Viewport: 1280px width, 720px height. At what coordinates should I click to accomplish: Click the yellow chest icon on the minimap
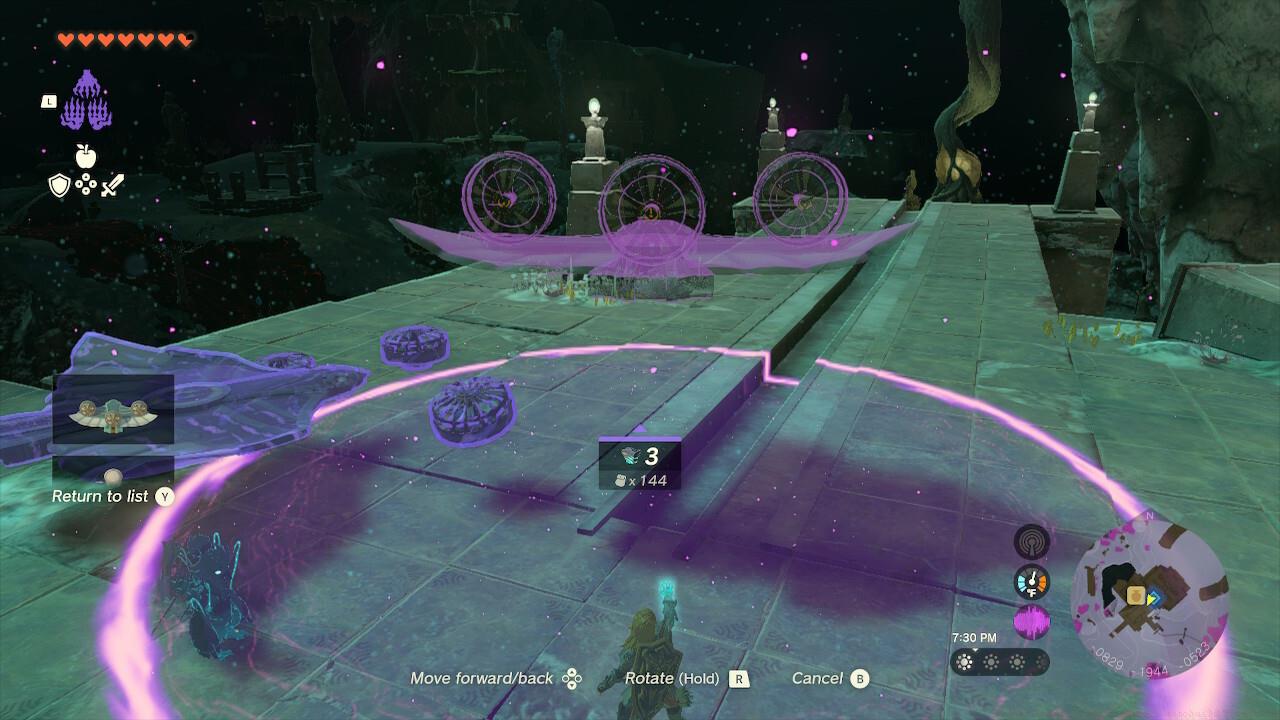(x=1134, y=594)
